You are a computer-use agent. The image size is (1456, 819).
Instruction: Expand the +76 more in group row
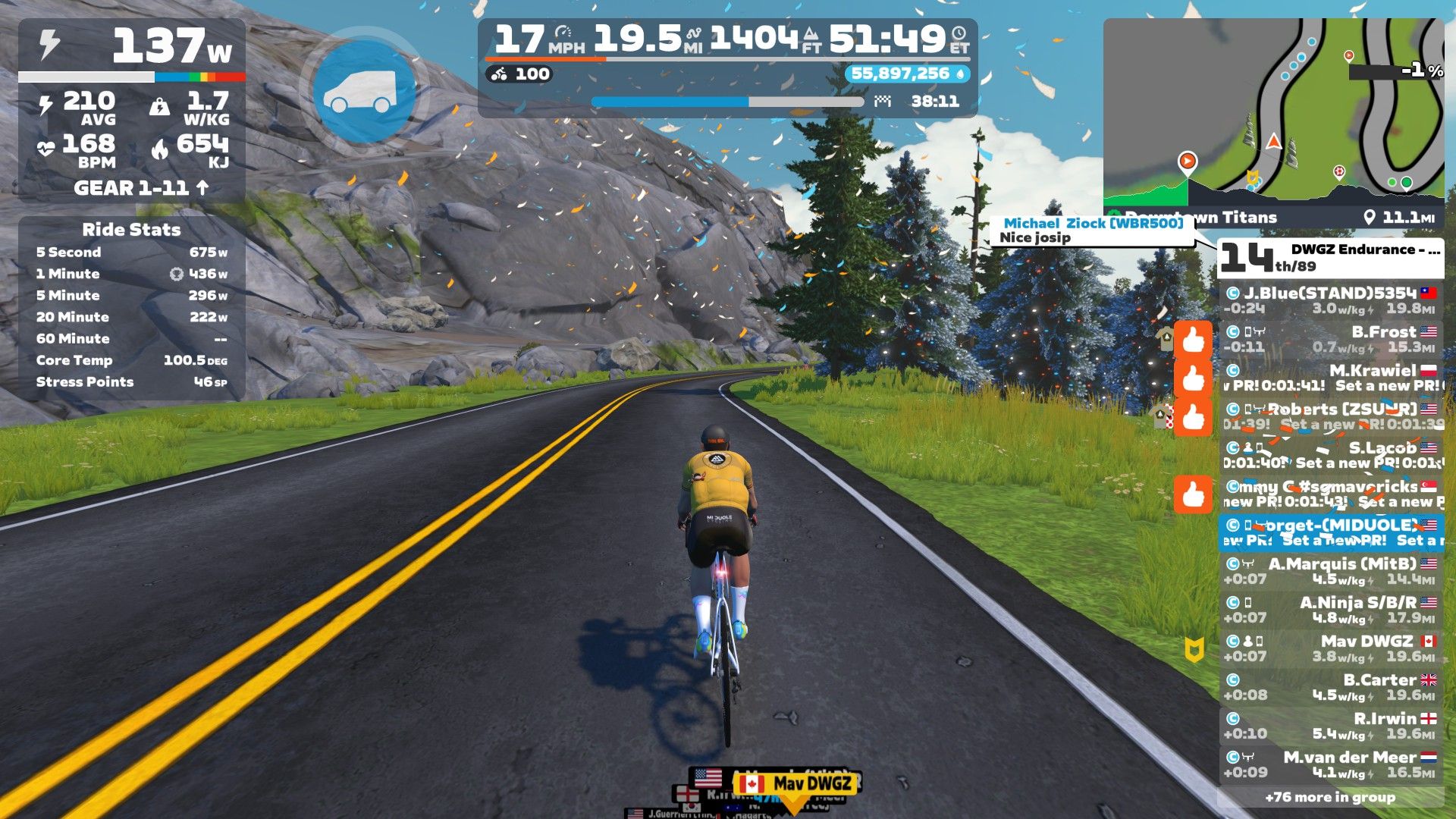point(1330,797)
